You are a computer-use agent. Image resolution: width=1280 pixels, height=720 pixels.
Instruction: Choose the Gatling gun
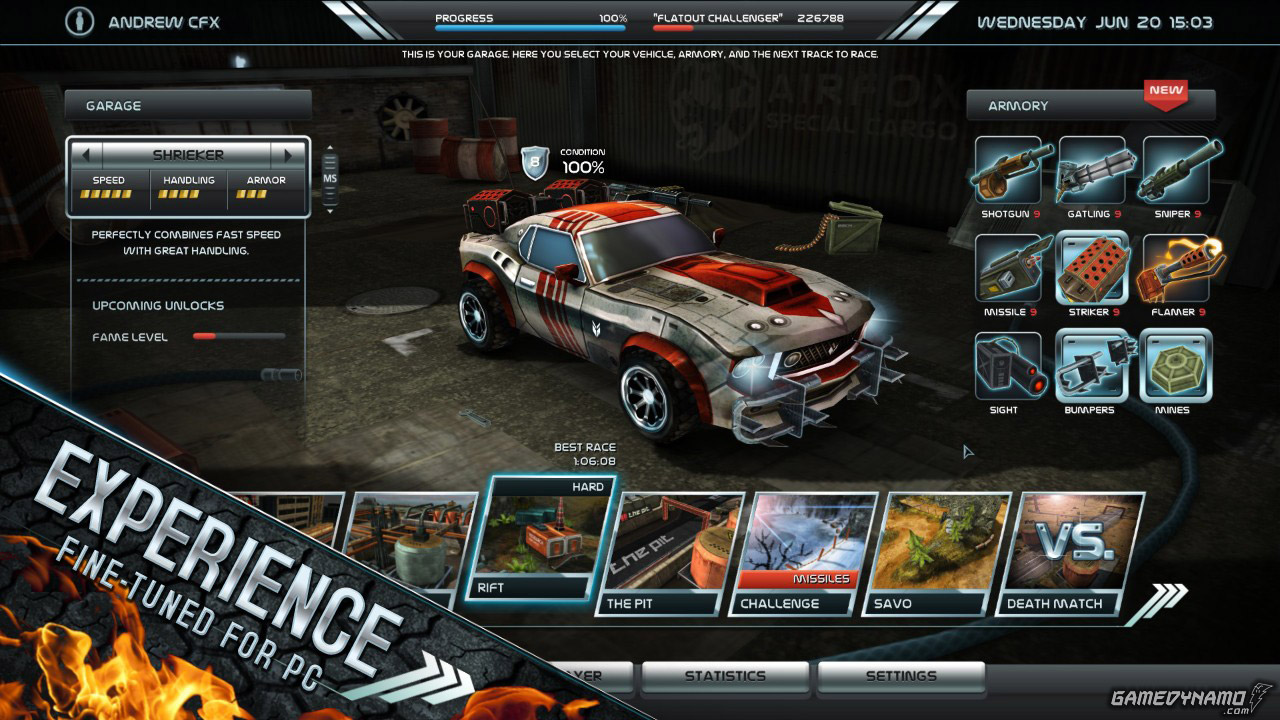(x=1092, y=170)
